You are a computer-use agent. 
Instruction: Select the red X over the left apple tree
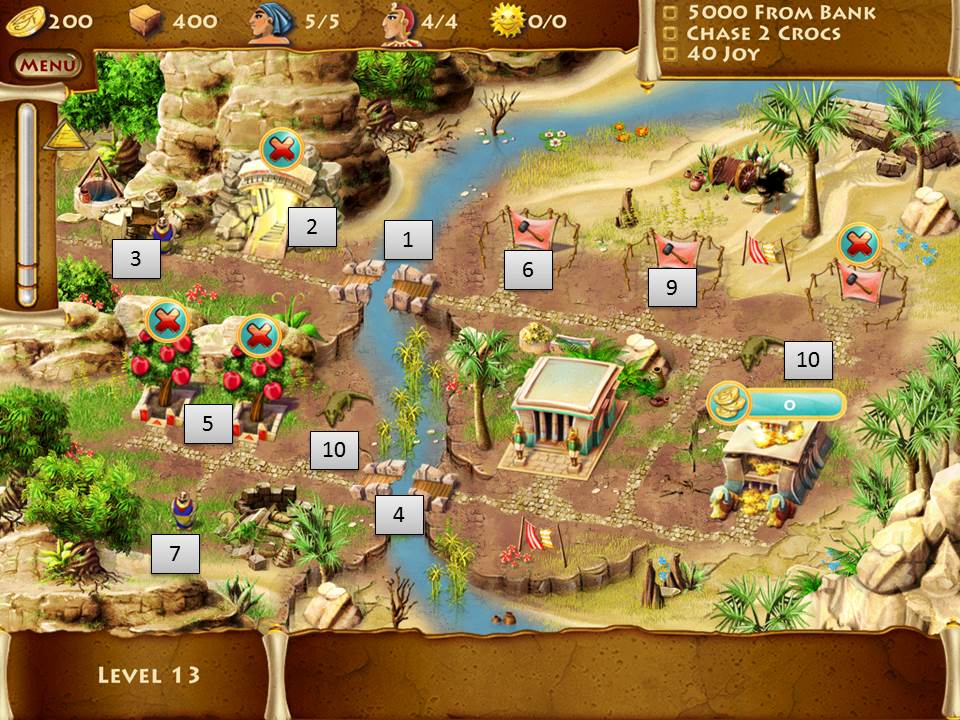tap(167, 321)
